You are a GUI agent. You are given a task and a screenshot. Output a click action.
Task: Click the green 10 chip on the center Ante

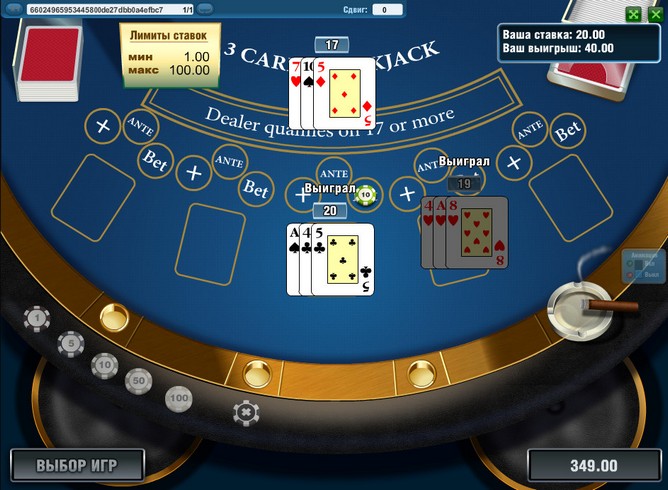coord(366,194)
